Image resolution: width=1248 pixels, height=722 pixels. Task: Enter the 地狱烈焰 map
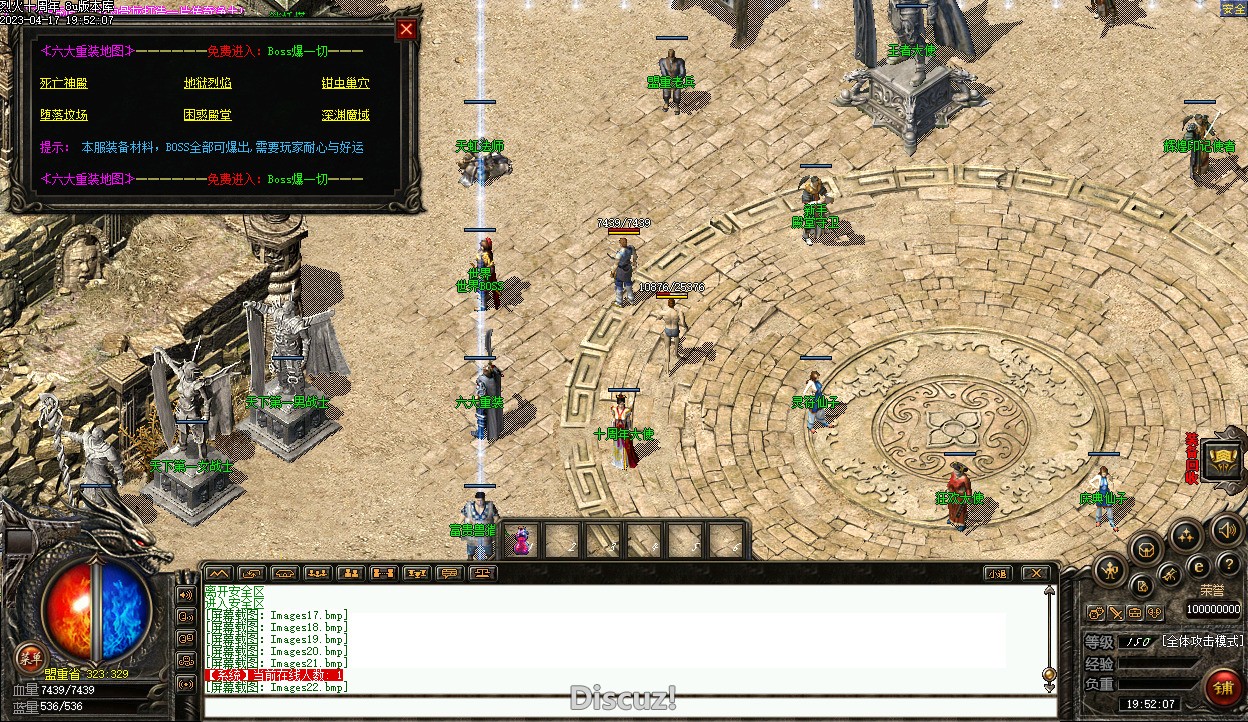[207, 83]
